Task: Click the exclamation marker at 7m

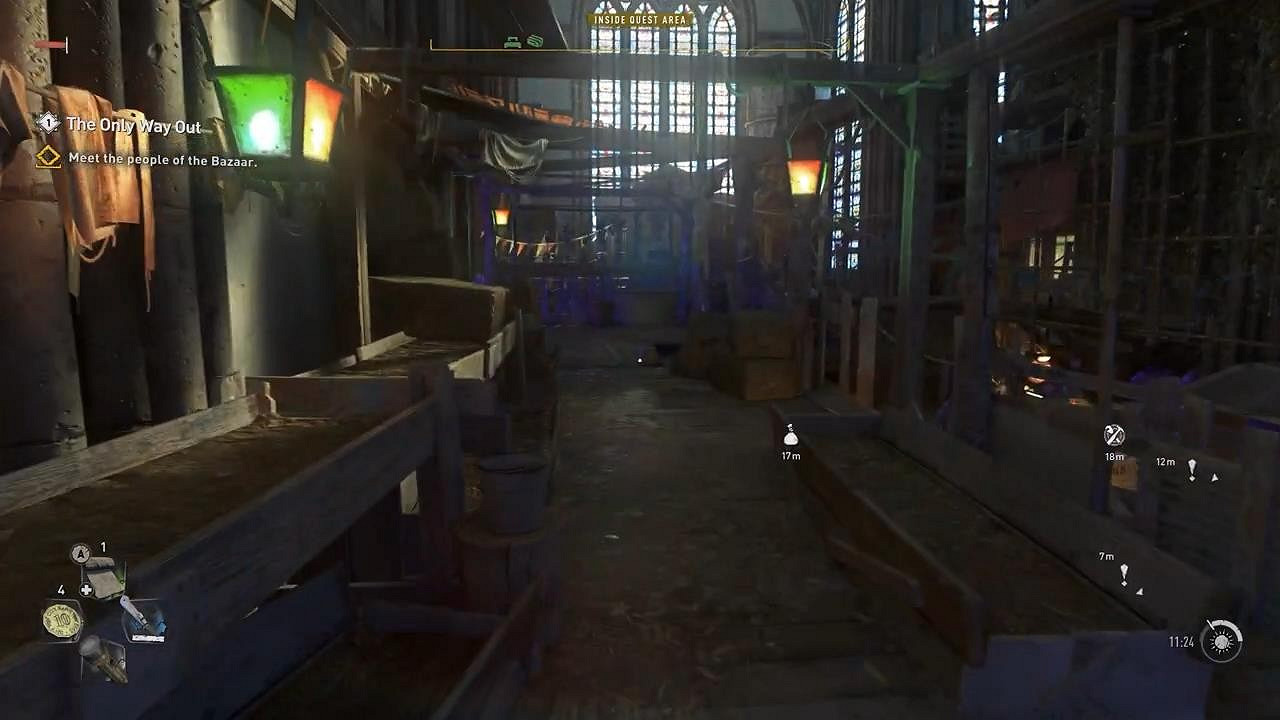Action: (1124, 572)
